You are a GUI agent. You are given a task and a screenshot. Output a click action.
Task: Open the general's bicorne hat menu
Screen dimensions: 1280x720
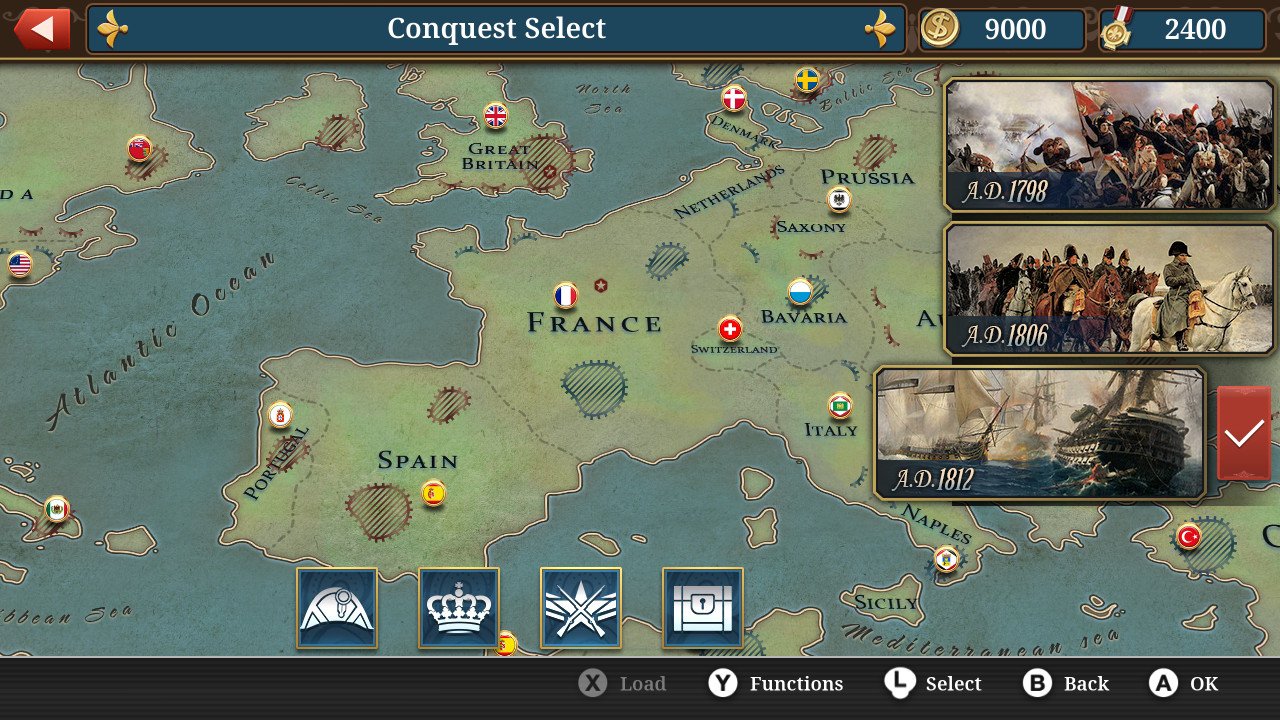coord(337,608)
